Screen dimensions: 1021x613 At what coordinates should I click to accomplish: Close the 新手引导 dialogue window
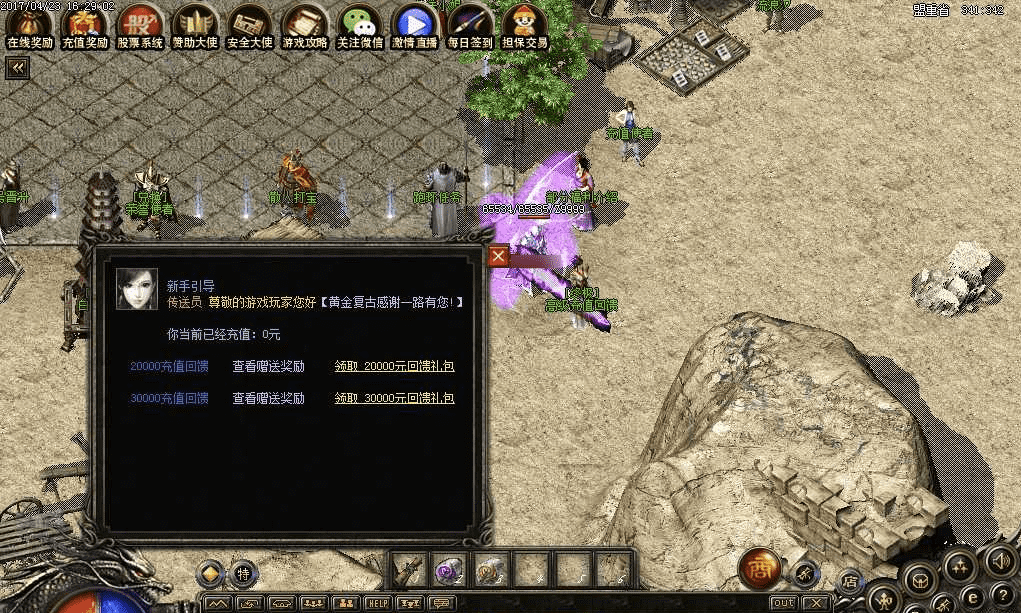498,257
